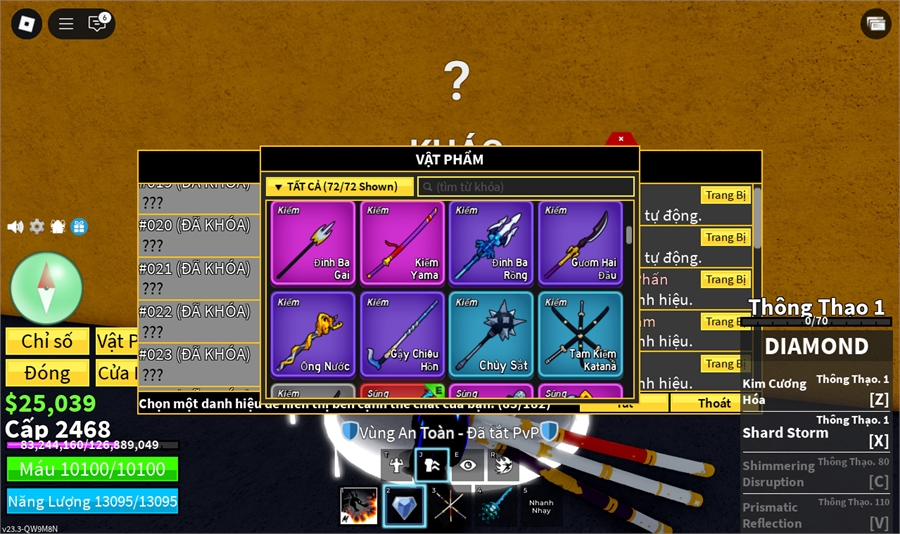Pick the Chùy Sắt mace
The width and height of the screenshot is (900, 534).
(x=490, y=334)
